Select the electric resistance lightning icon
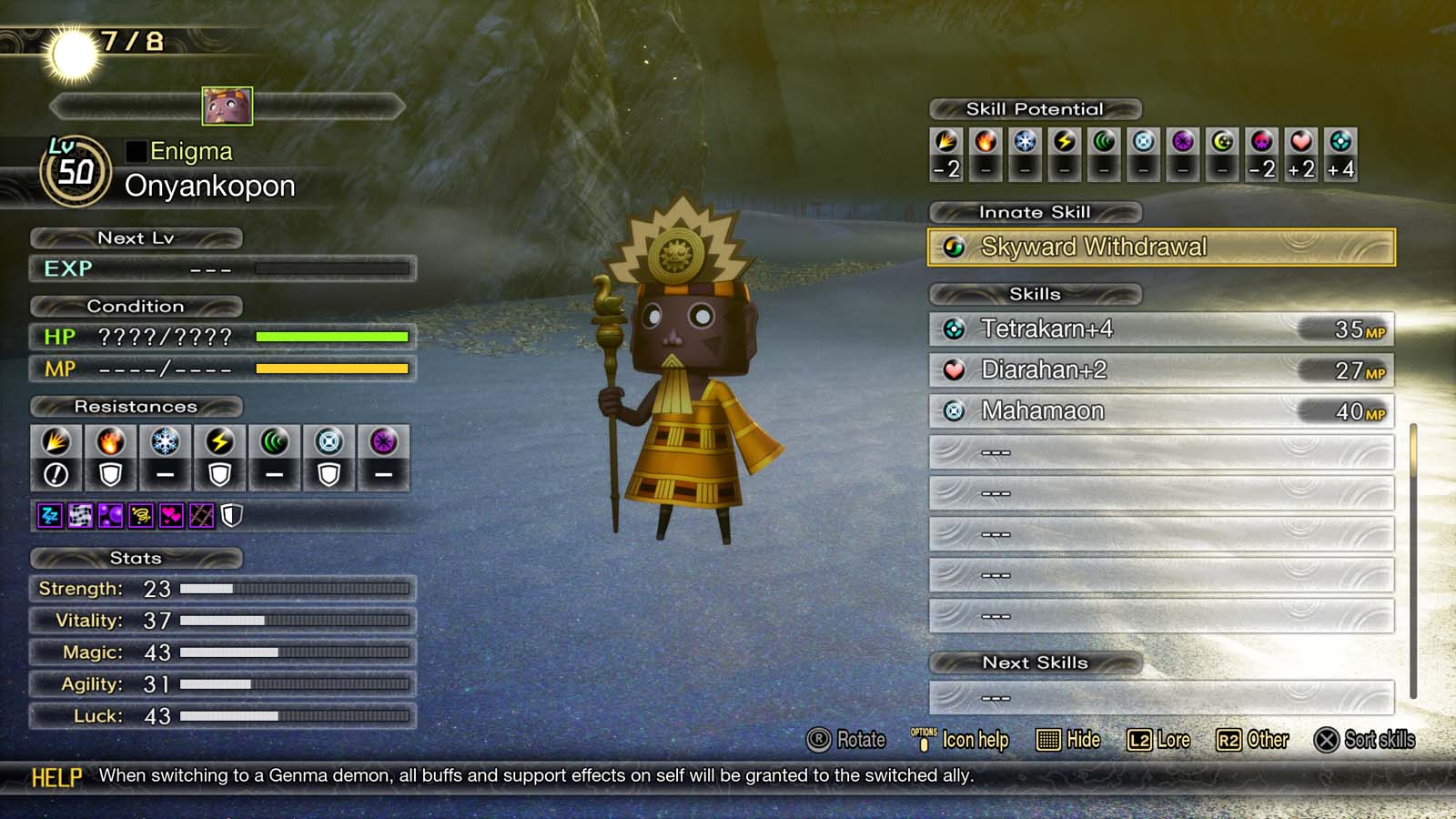The height and width of the screenshot is (819, 1456). (219, 442)
